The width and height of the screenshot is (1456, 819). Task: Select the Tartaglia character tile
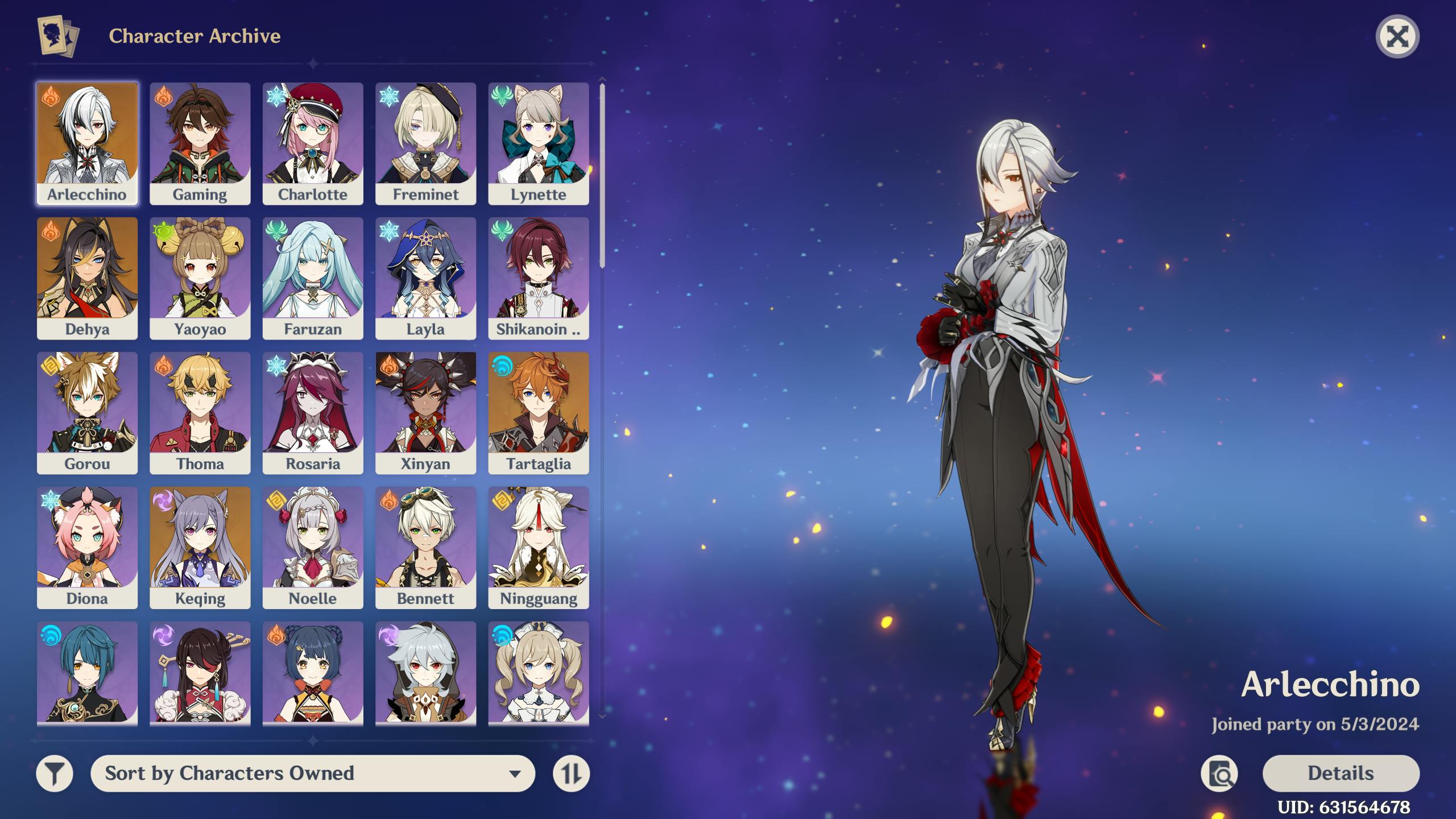538,412
